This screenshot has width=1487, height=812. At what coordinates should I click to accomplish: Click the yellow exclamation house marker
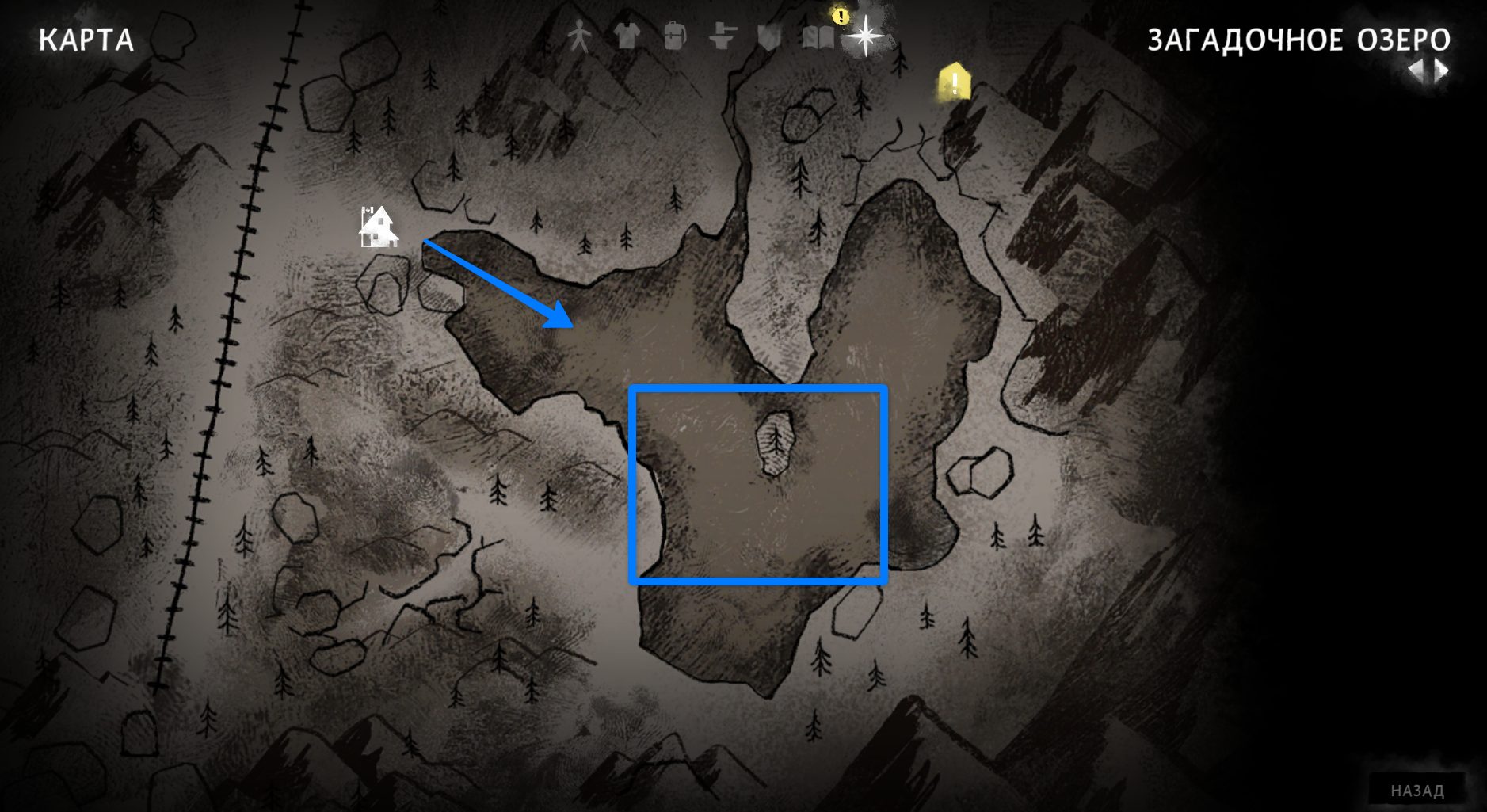coord(955,83)
